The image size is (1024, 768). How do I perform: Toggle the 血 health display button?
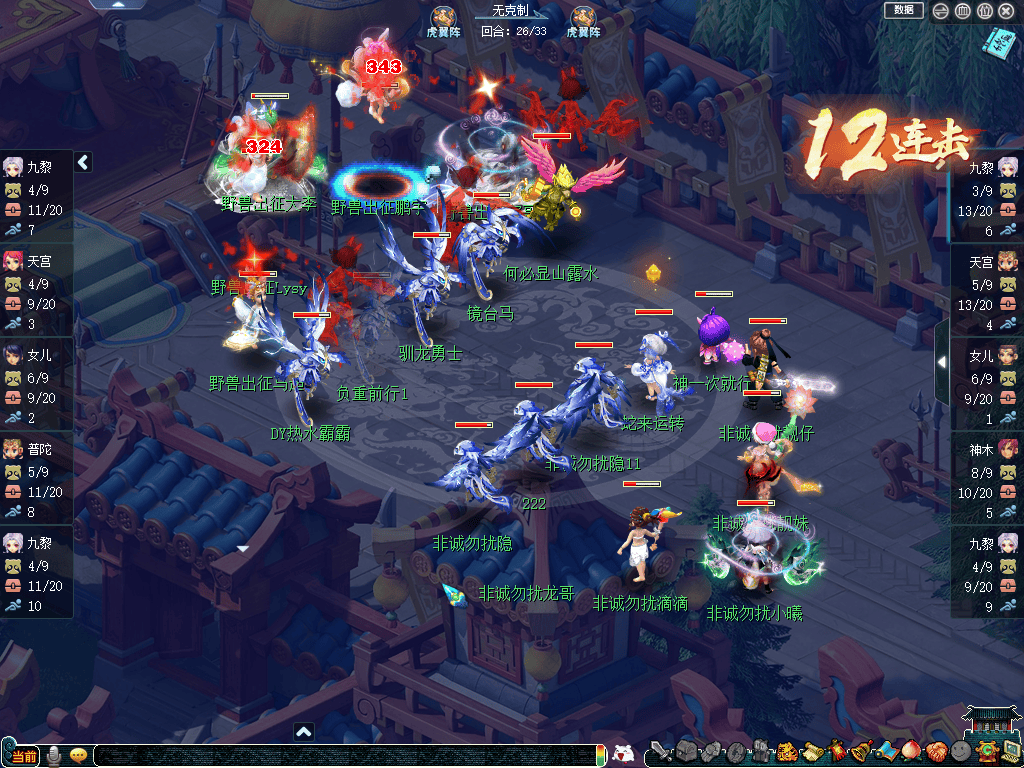tap(962, 11)
